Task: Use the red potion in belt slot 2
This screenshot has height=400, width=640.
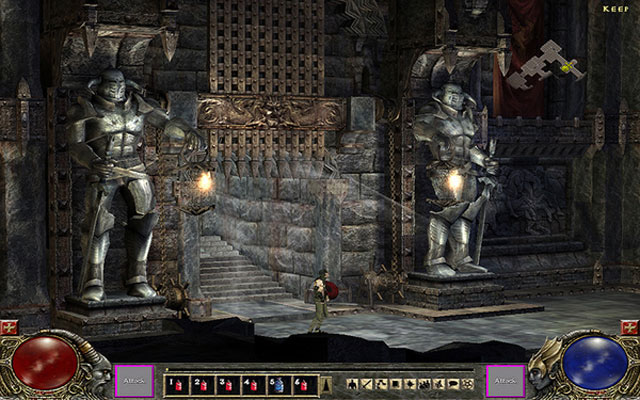Action: (x=202, y=384)
